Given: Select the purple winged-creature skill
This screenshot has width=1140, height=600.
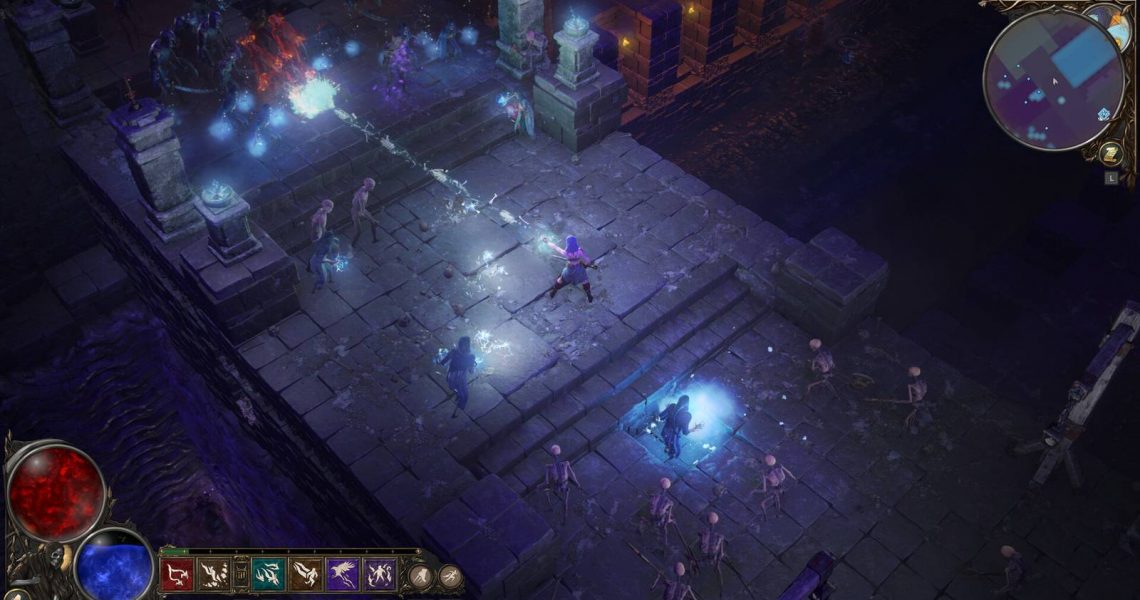Looking at the screenshot, I should tap(342, 574).
